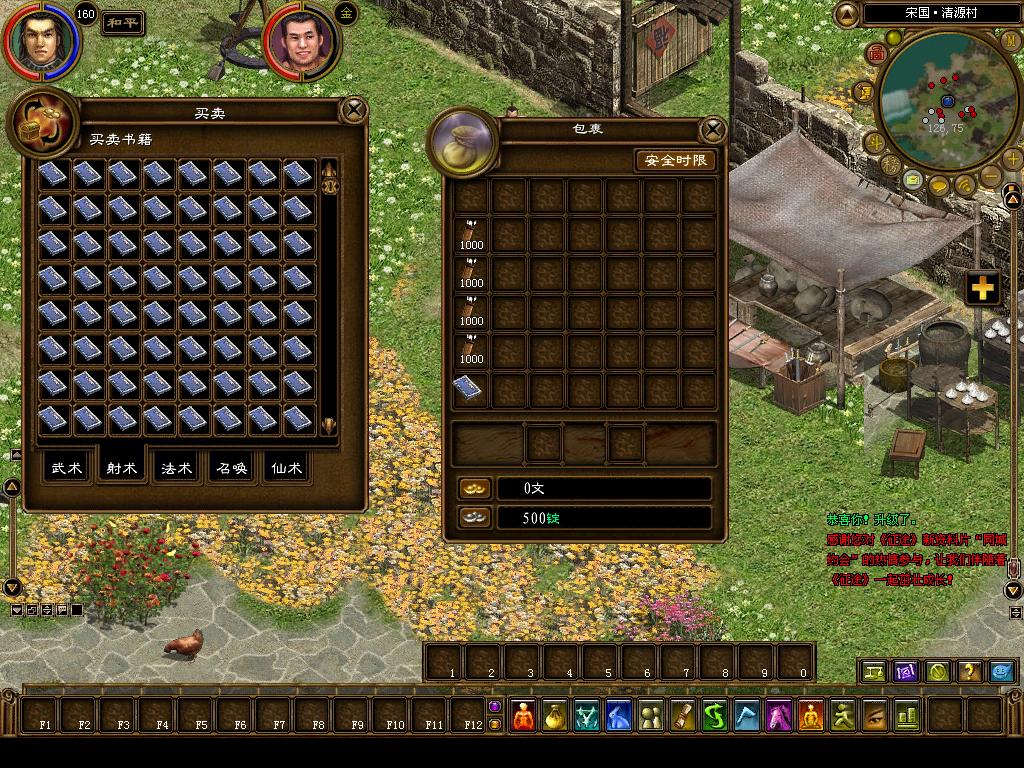Viewport: 1024px width, 768px height.
Task: Click the 和平 combat mode button
Action: coord(124,22)
